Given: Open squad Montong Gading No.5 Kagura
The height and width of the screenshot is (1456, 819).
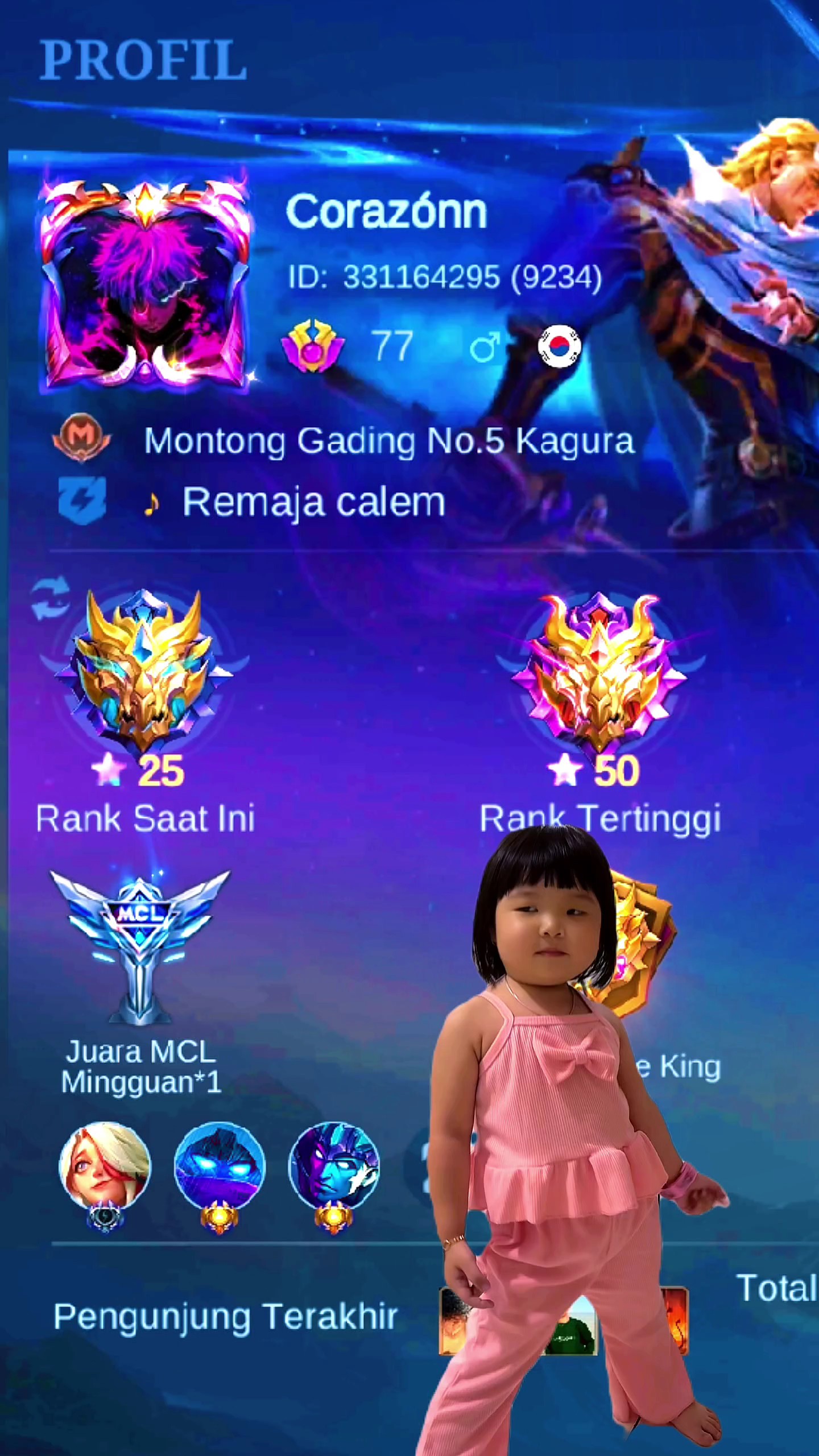Looking at the screenshot, I should pos(389,441).
